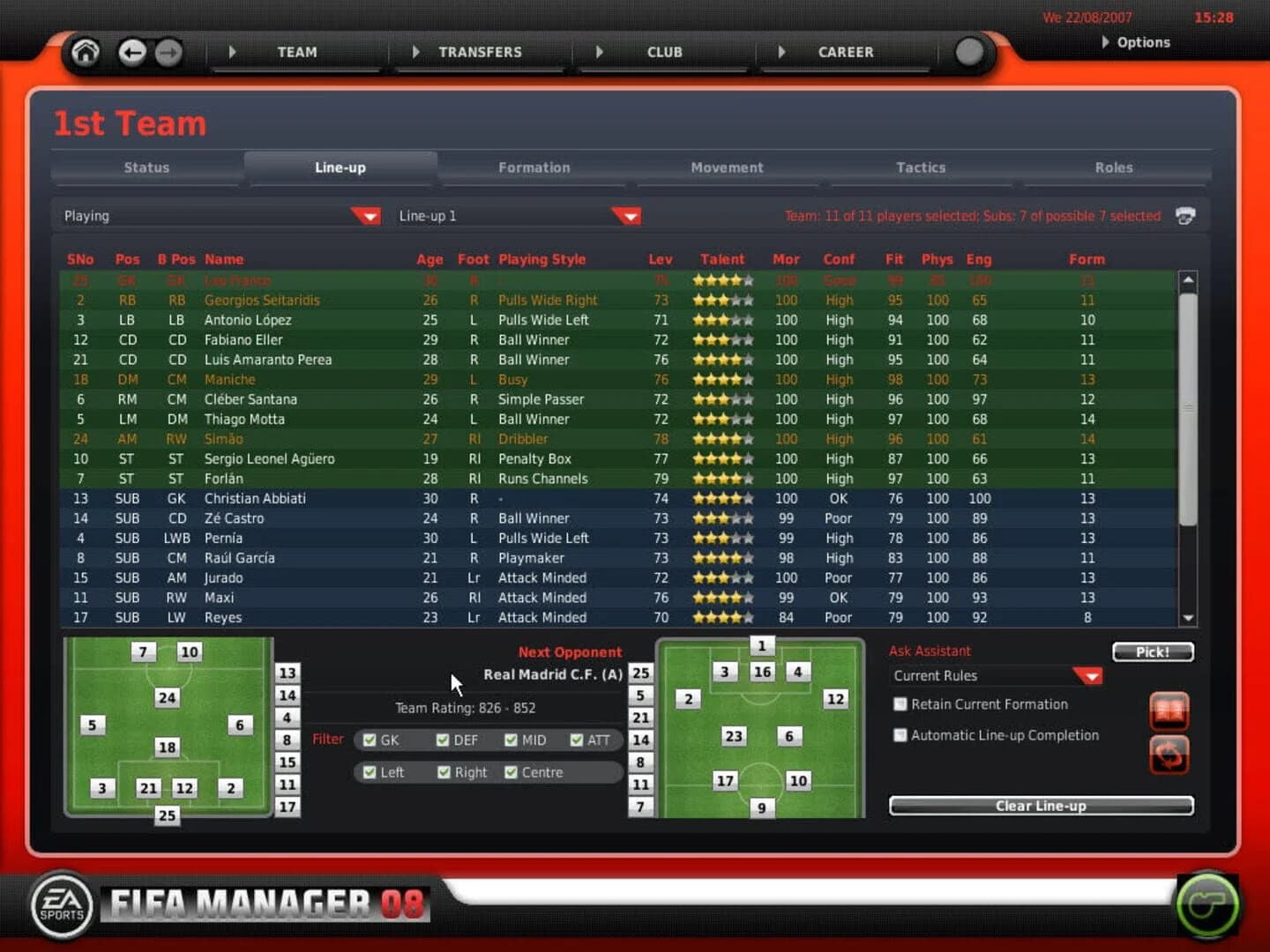The image size is (1270, 952).
Task: Select Sergio Leonel Agüero in the player list
Action: [269, 458]
